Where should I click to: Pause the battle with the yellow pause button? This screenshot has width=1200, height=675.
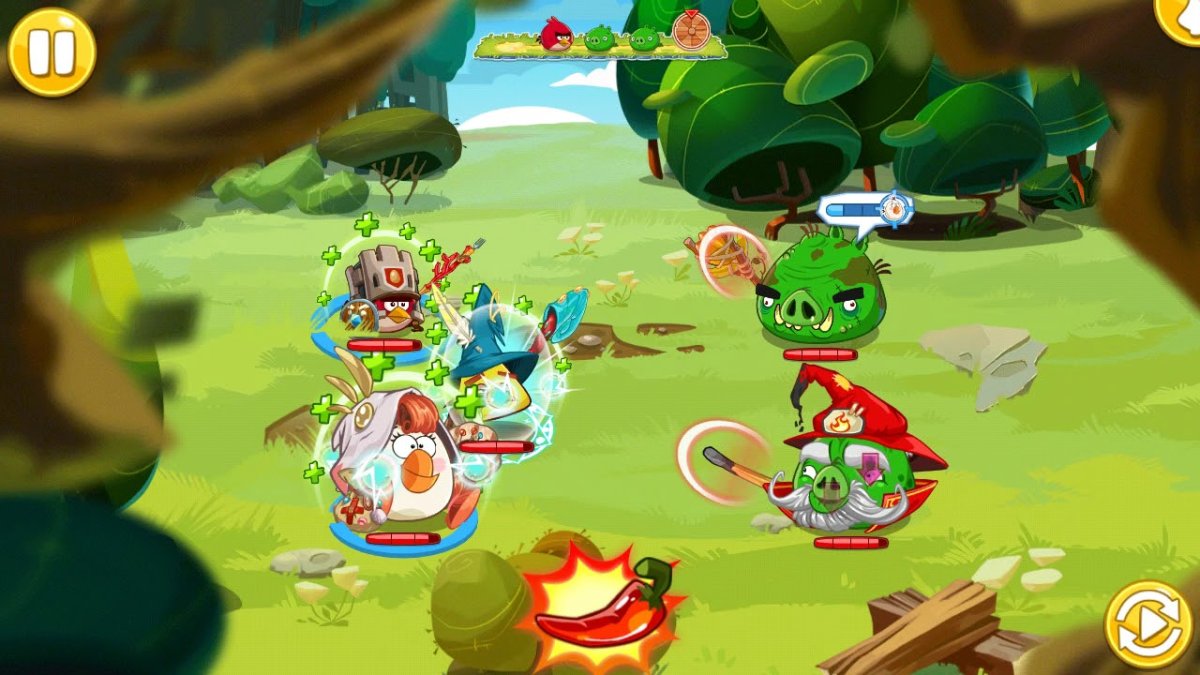click(51, 52)
